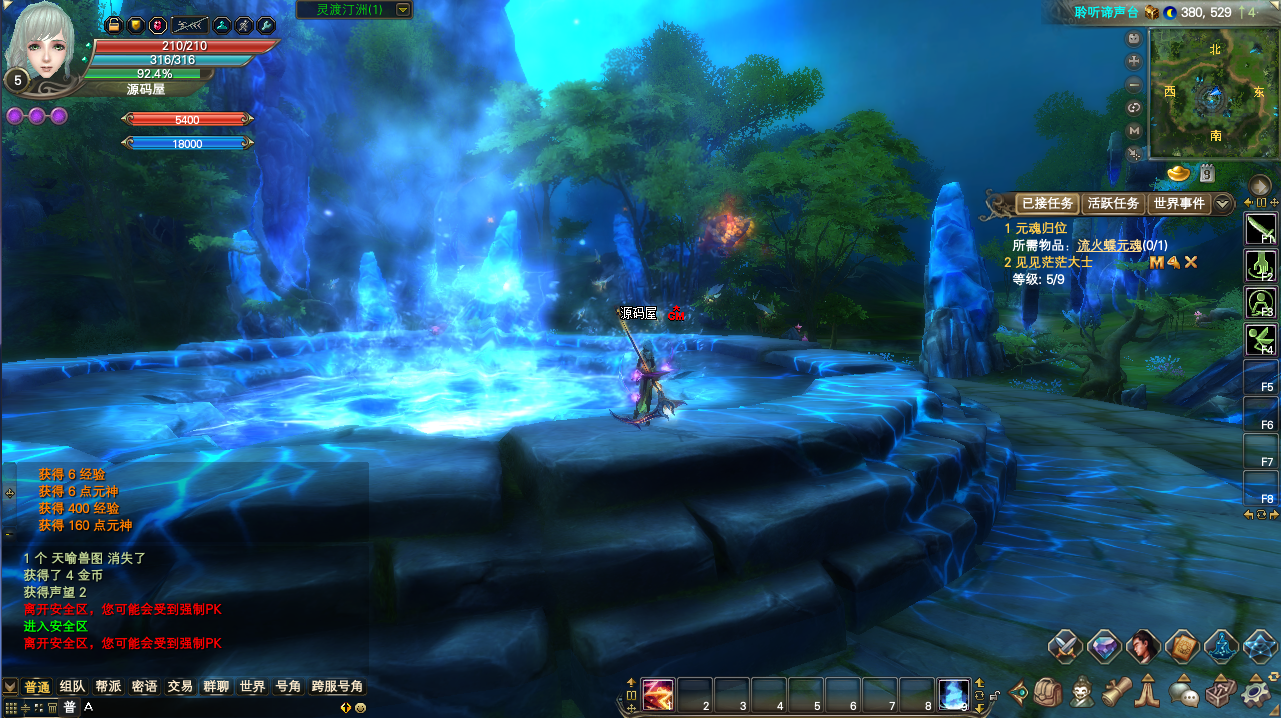Click the crossed swords menu icon
The image size is (1281, 718).
(x=1066, y=646)
